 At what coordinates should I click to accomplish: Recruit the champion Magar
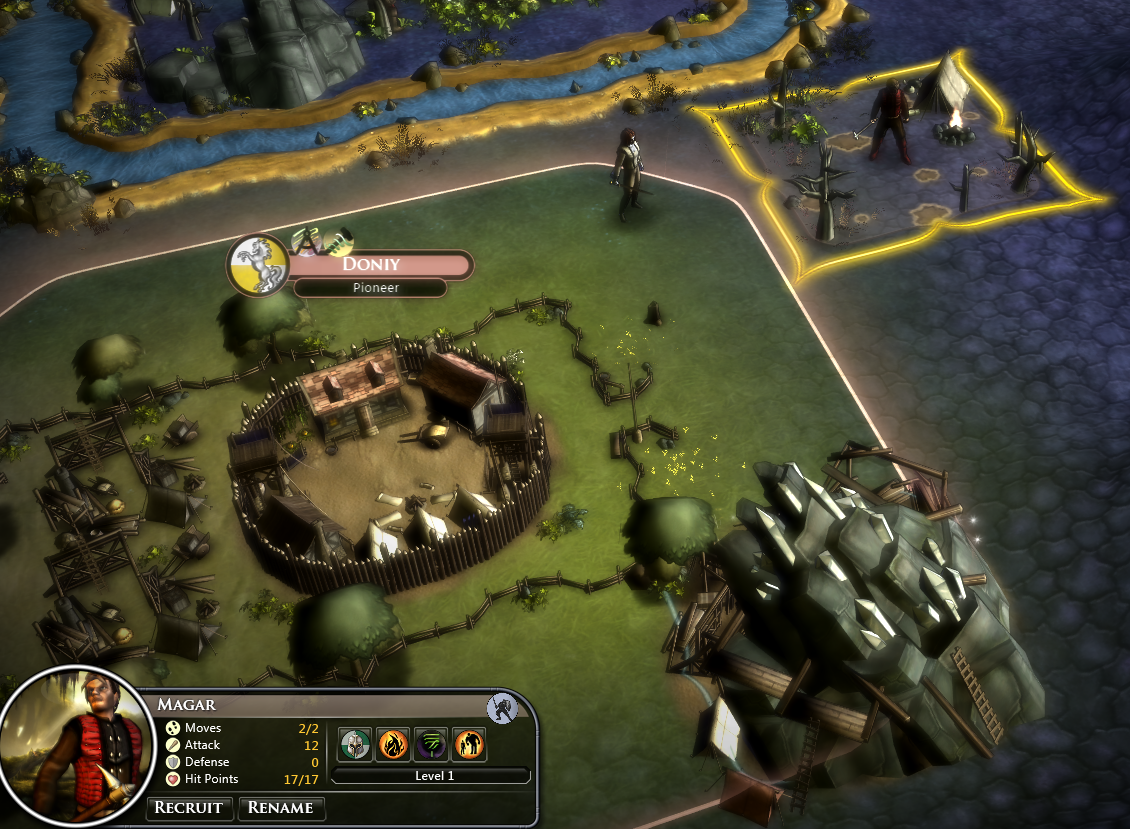191,808
